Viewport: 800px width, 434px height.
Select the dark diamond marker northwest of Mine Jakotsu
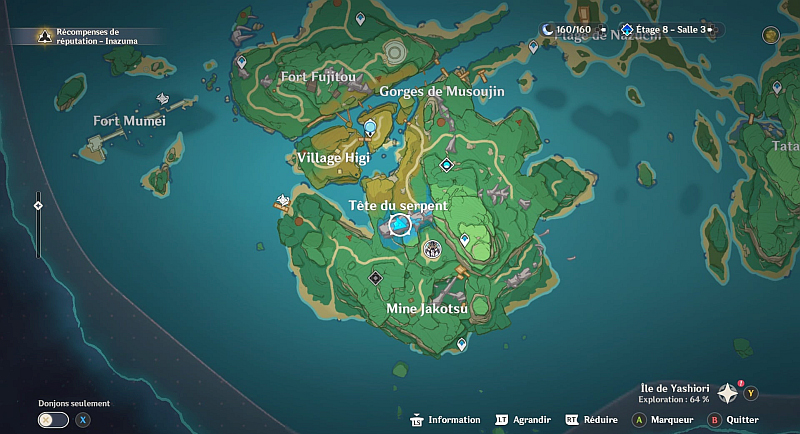375,277
